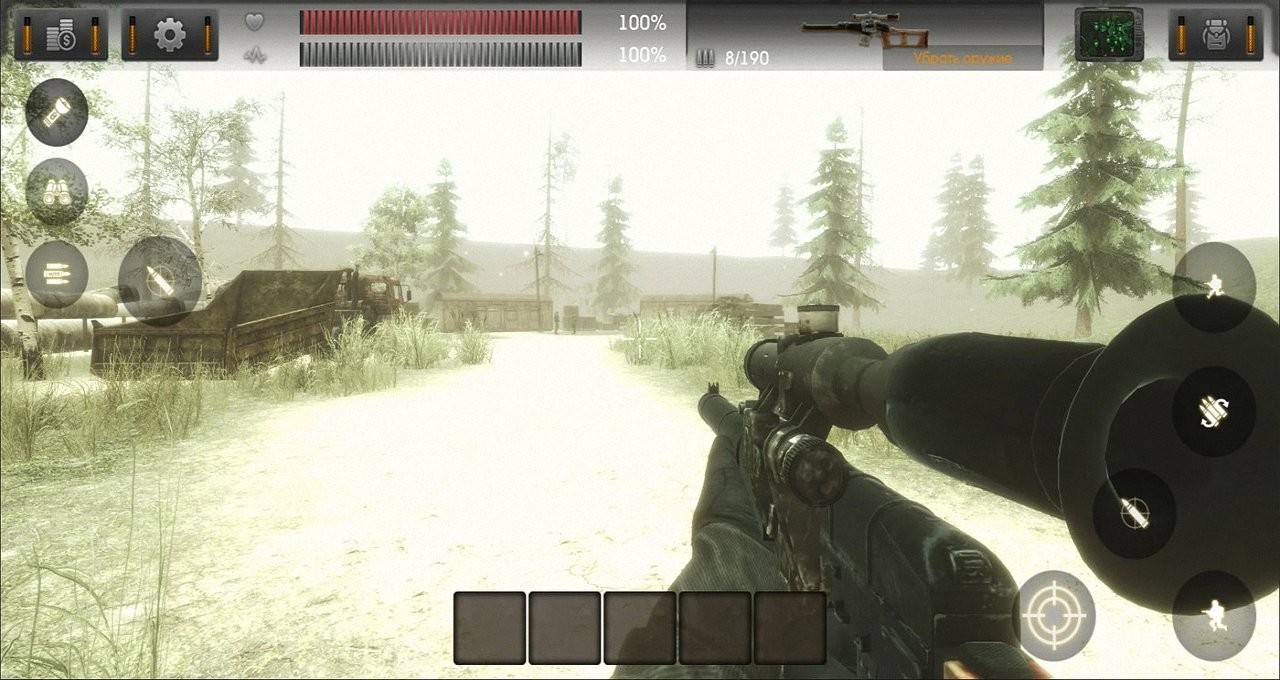Open the backpack inventory
This screenshot has height=680, width=1280.
click(x=1215, y=35)
